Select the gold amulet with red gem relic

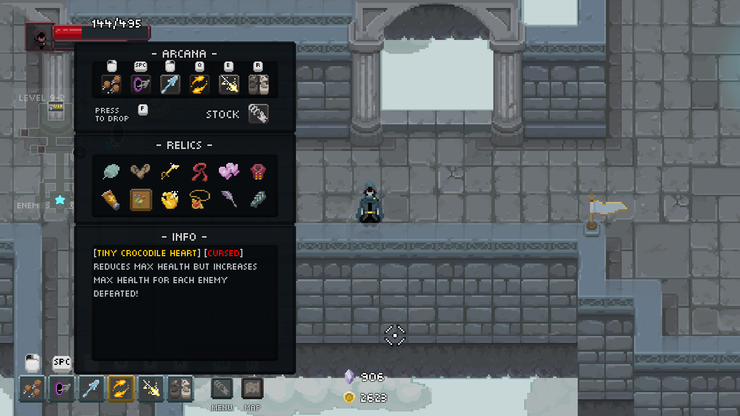(199, 201)
